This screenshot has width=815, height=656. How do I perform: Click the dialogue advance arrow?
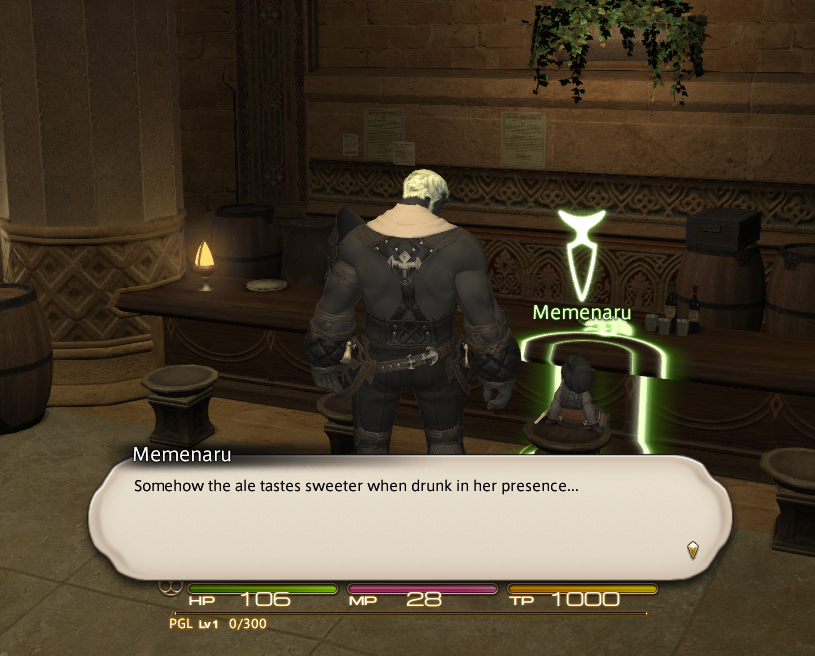pyautogui.click(x=692, y=549)
